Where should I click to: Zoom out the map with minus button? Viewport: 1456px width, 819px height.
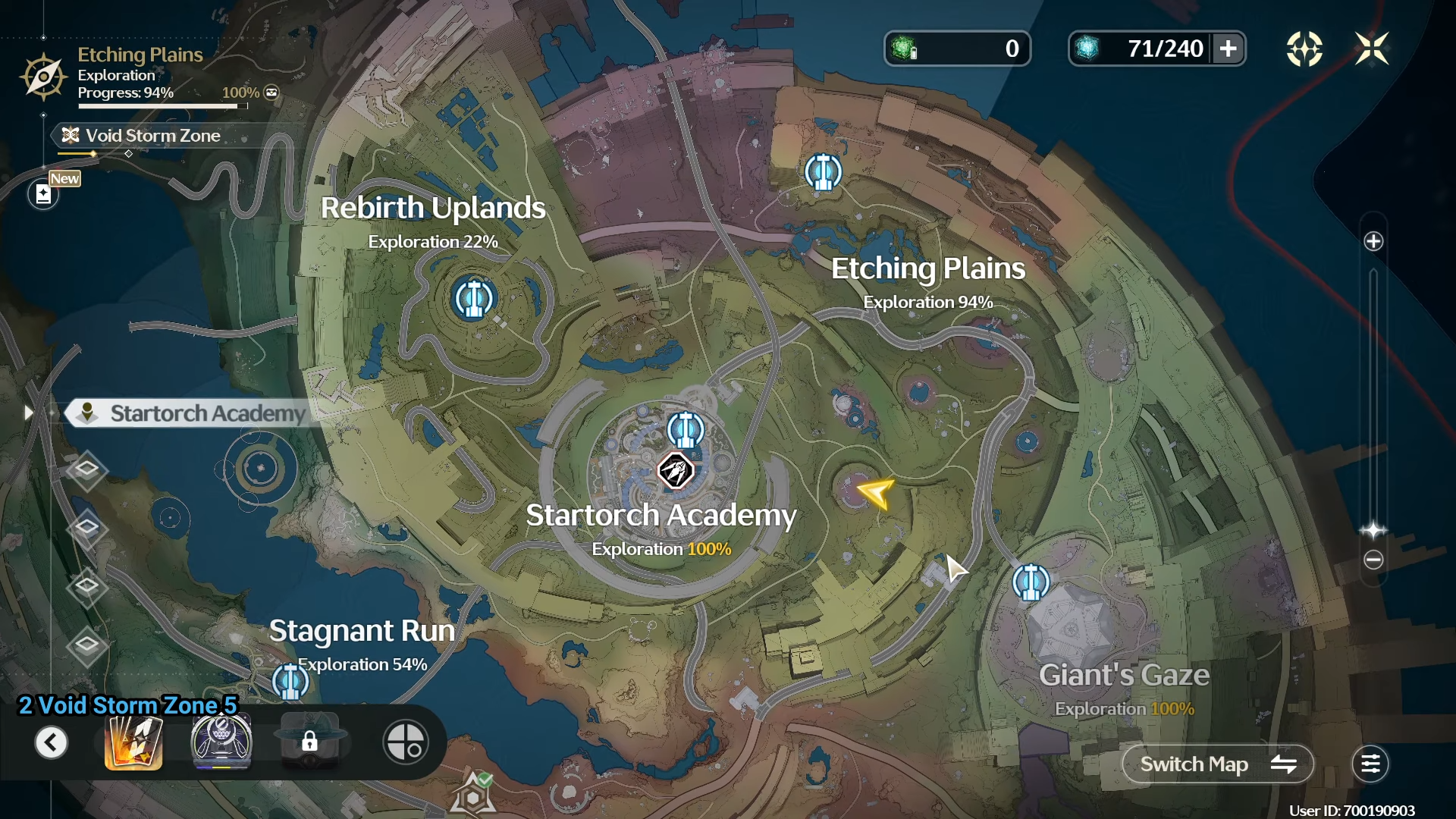pyautogui.click(x=1373, y=560)
